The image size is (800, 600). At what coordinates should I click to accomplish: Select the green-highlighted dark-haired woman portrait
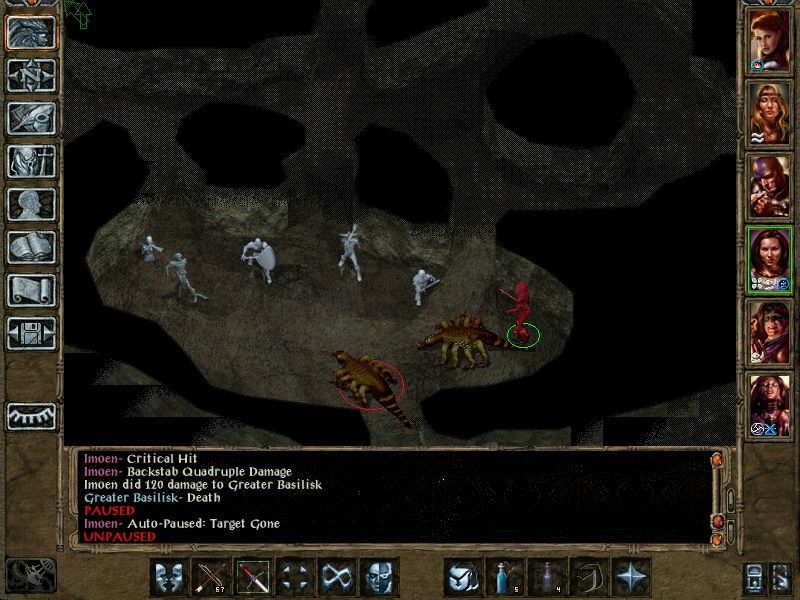[770, 259]
